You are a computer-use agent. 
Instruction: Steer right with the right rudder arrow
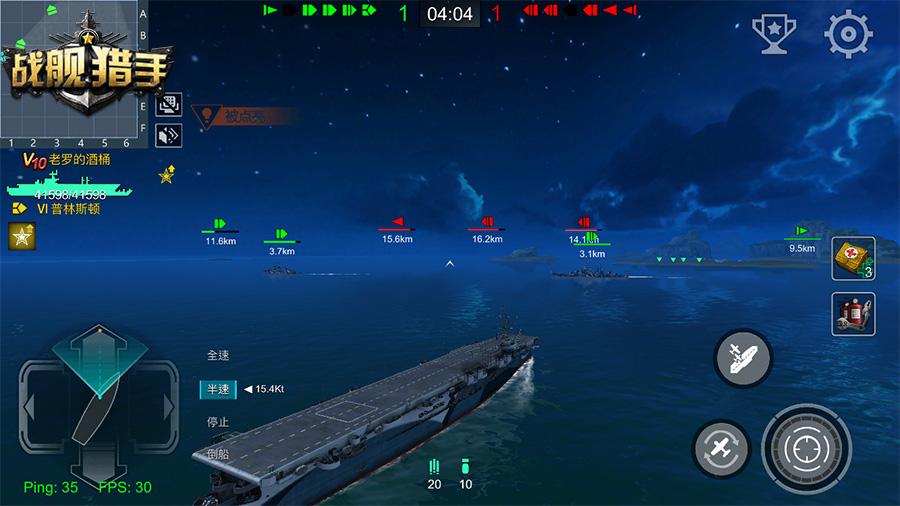tap(168, 407)
